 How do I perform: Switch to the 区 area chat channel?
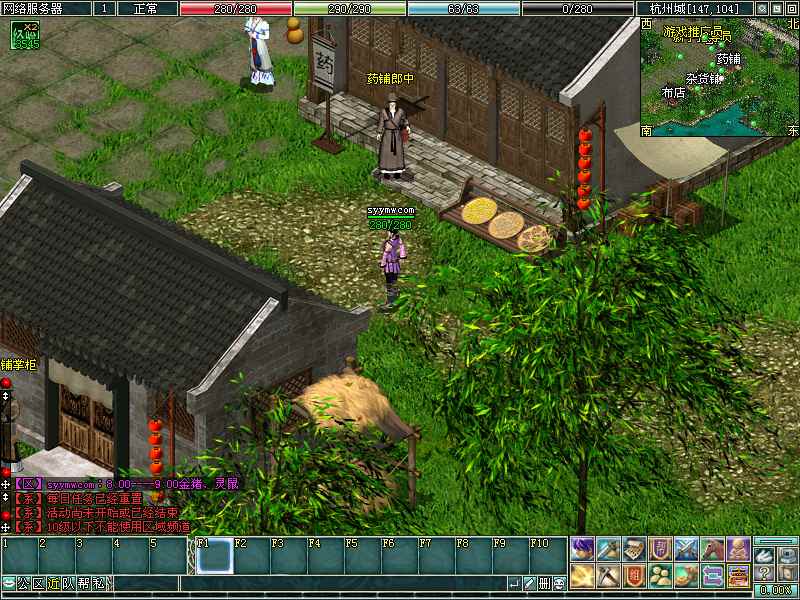pyautogui.click(x=39, y=584)
